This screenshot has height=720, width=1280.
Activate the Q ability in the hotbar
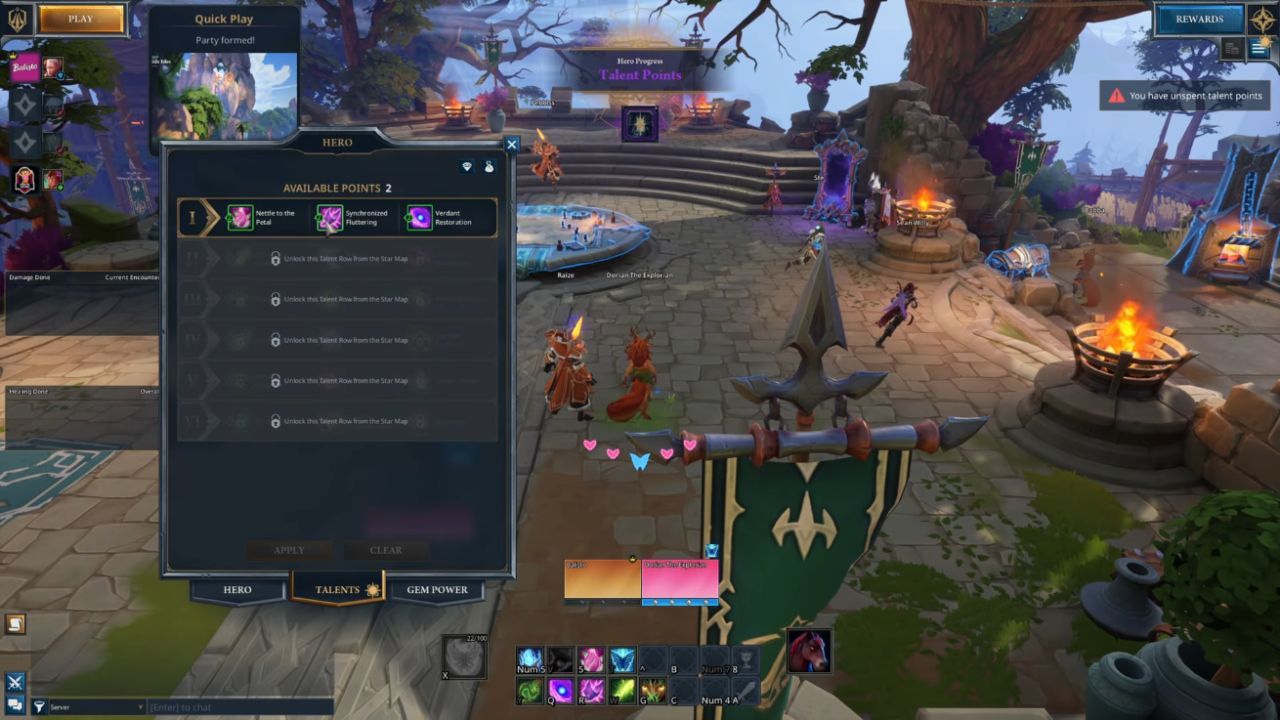(x=562, y=690)
